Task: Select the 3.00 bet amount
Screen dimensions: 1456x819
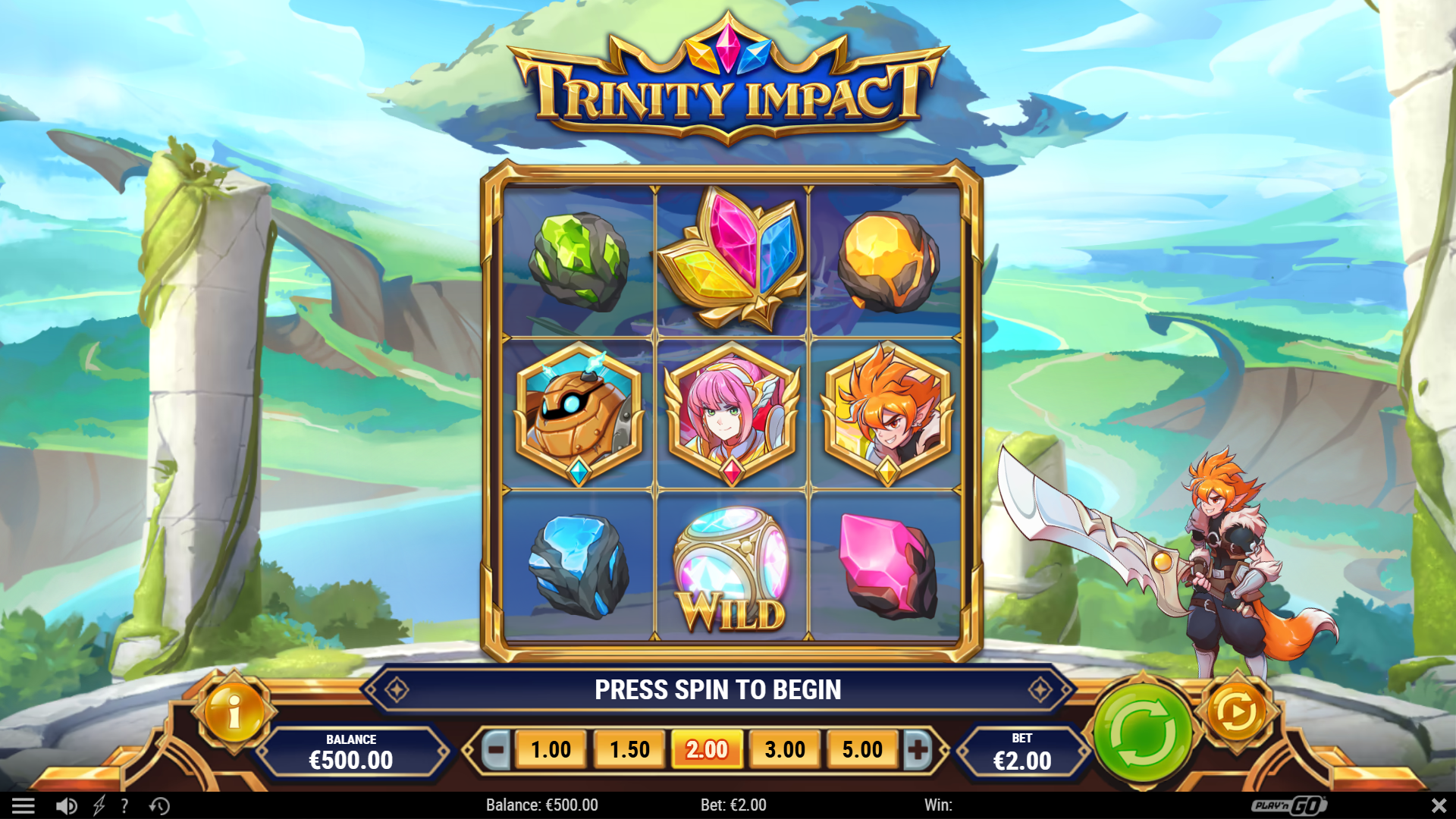Action: [784, 749]
